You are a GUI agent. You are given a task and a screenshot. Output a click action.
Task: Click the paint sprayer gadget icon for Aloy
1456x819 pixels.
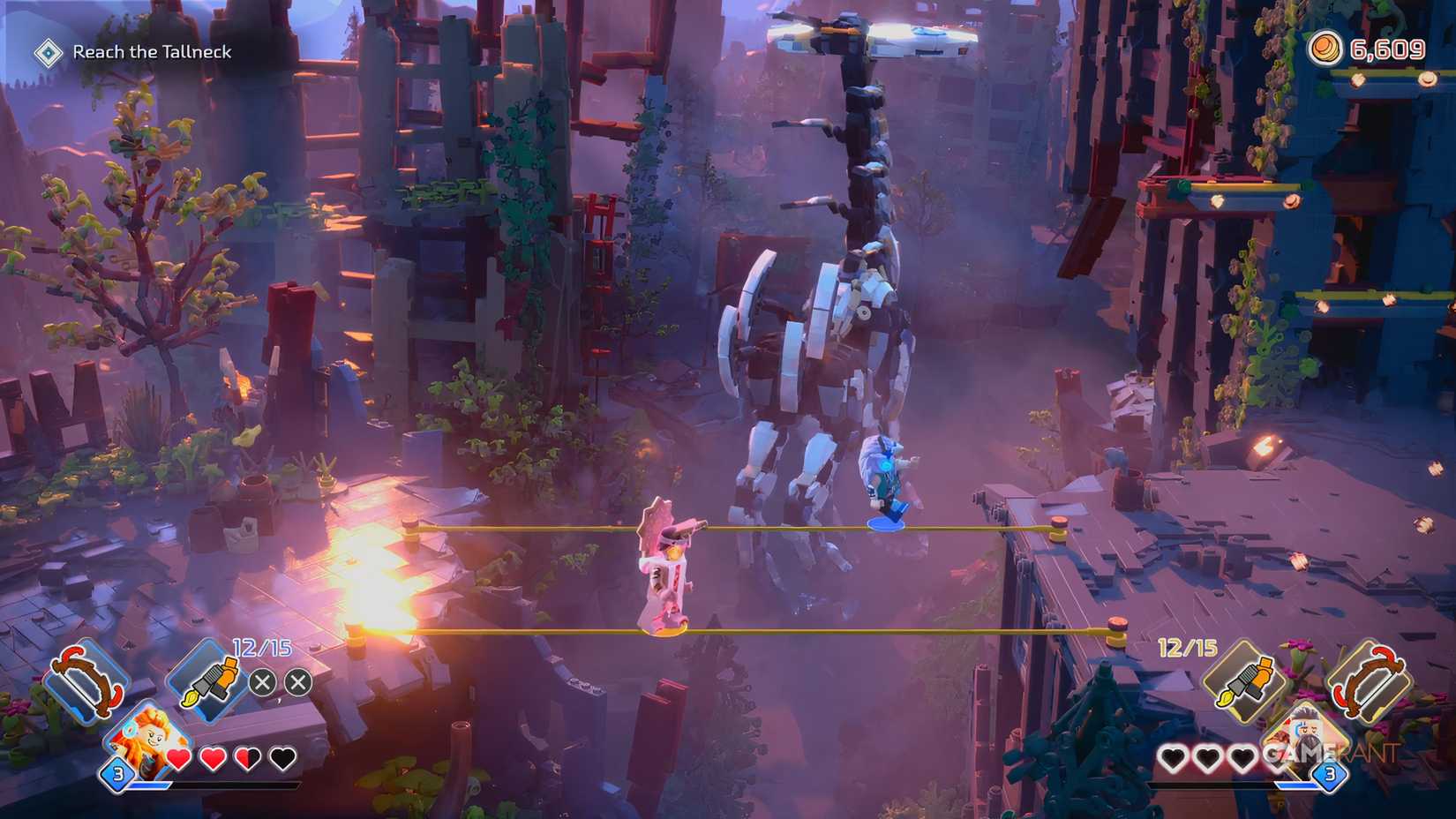pyautogui.click(x=214, y=678)
